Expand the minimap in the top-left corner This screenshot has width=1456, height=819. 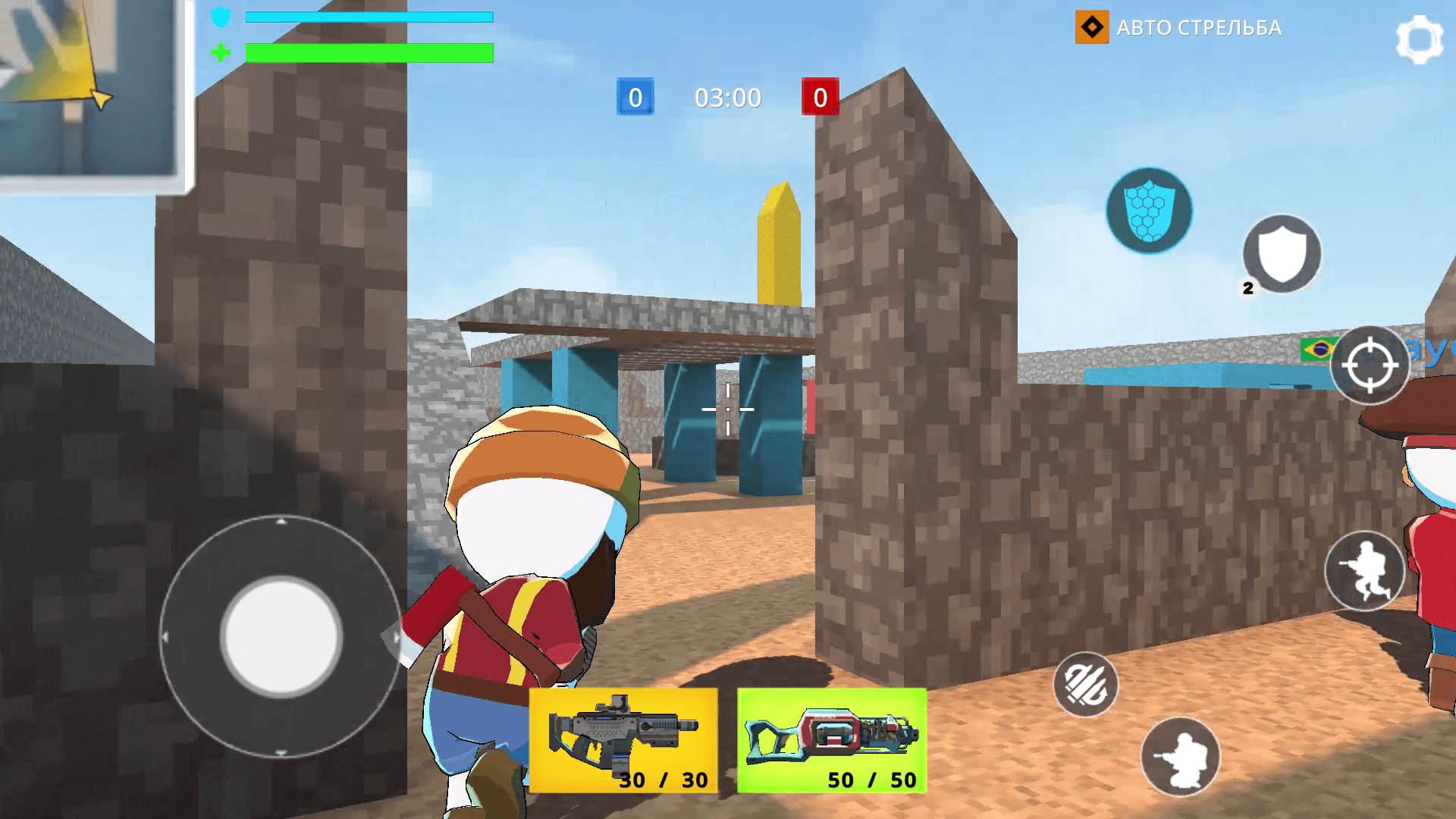tap(91, 91)
